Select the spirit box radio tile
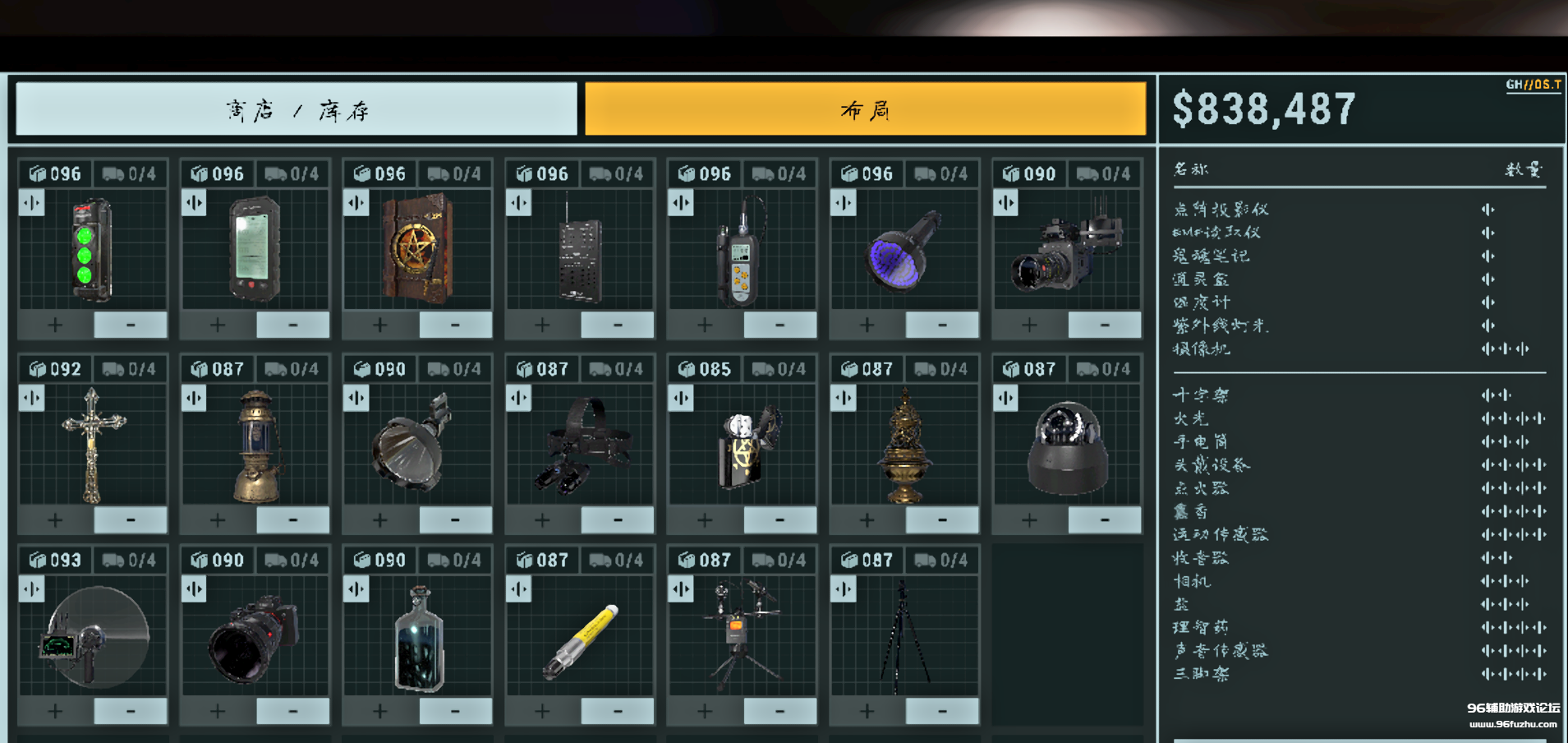The image size is (1568, 743). coord(580,250)
